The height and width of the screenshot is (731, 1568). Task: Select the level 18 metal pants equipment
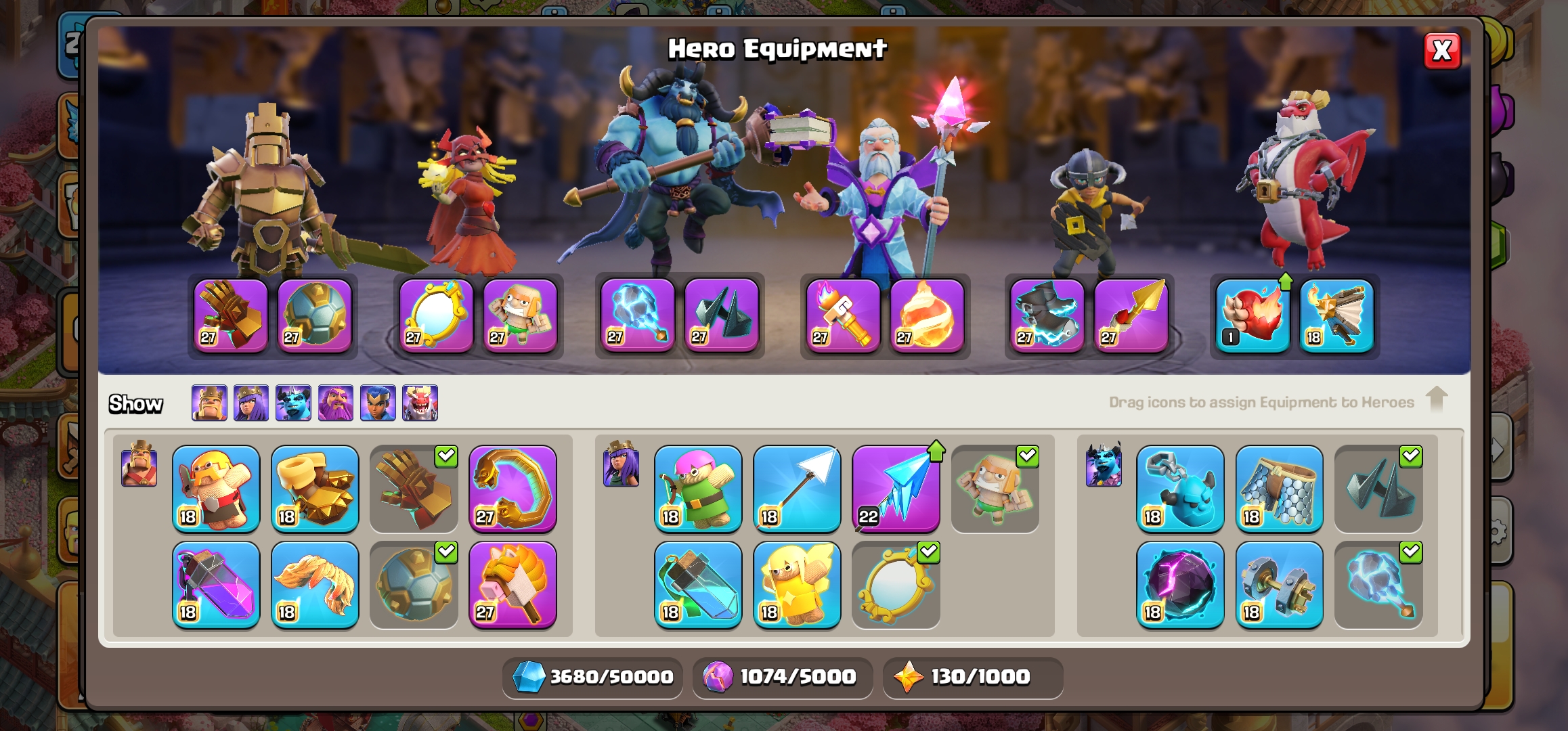(1279, 489)
